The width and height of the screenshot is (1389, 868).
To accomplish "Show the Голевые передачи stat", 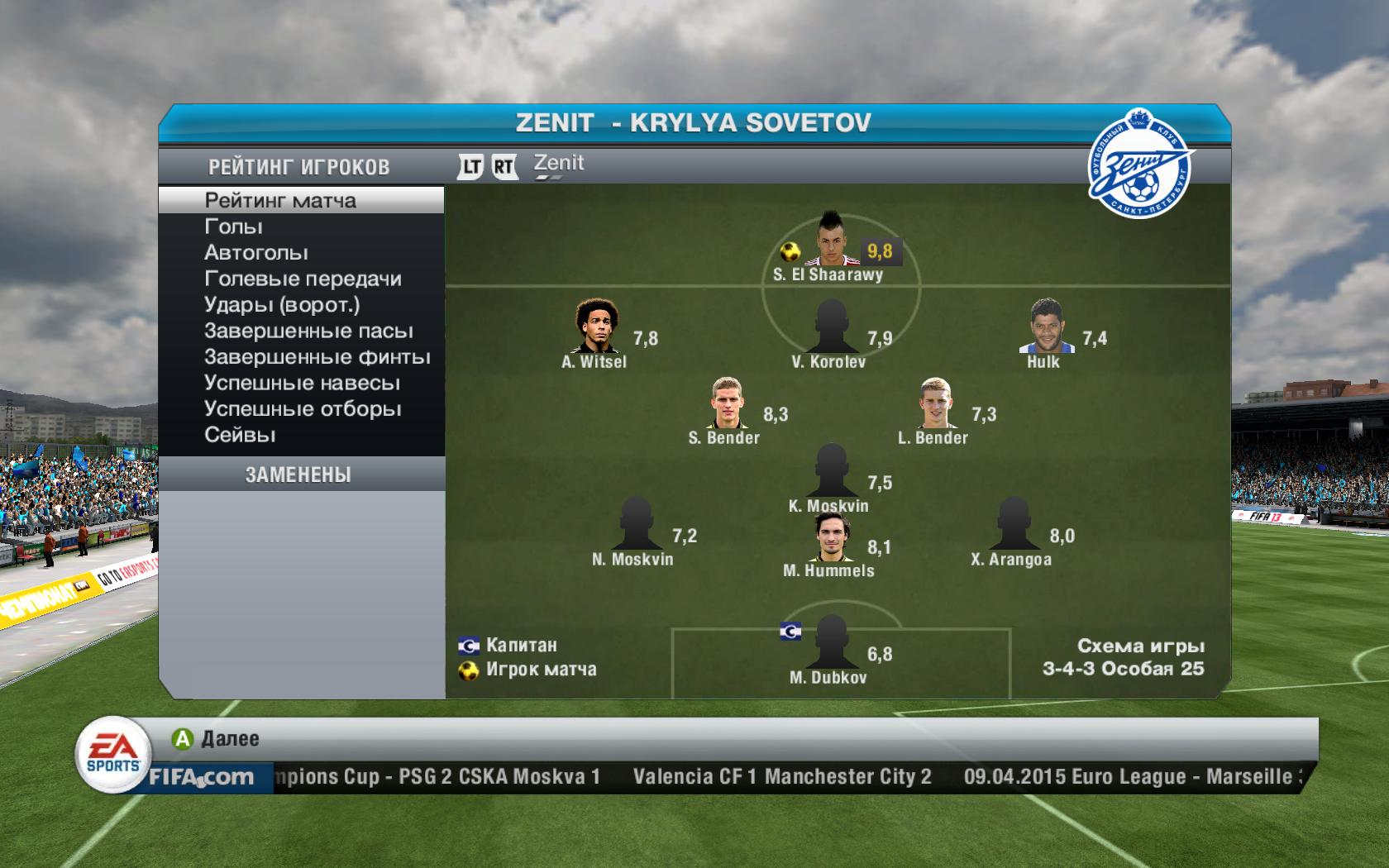I will (x=303, y=279).
